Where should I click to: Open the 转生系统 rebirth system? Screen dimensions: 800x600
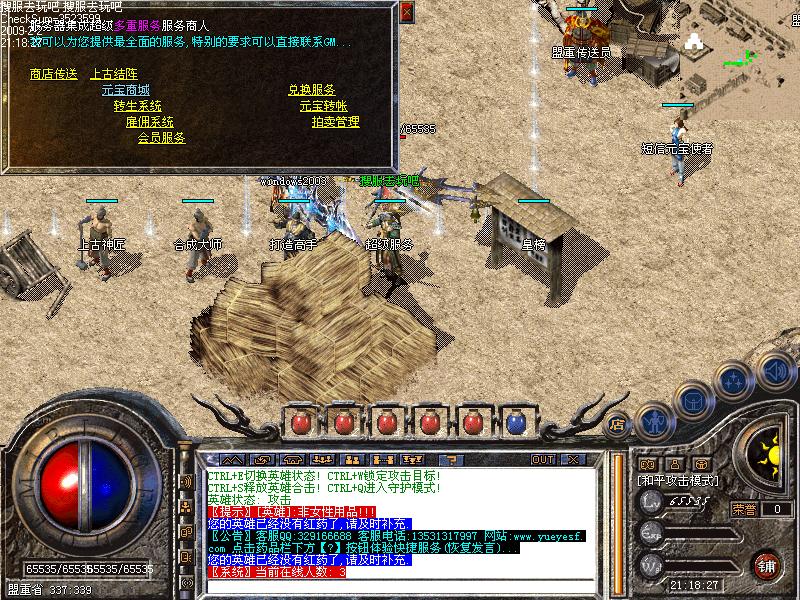click(137, 106)
